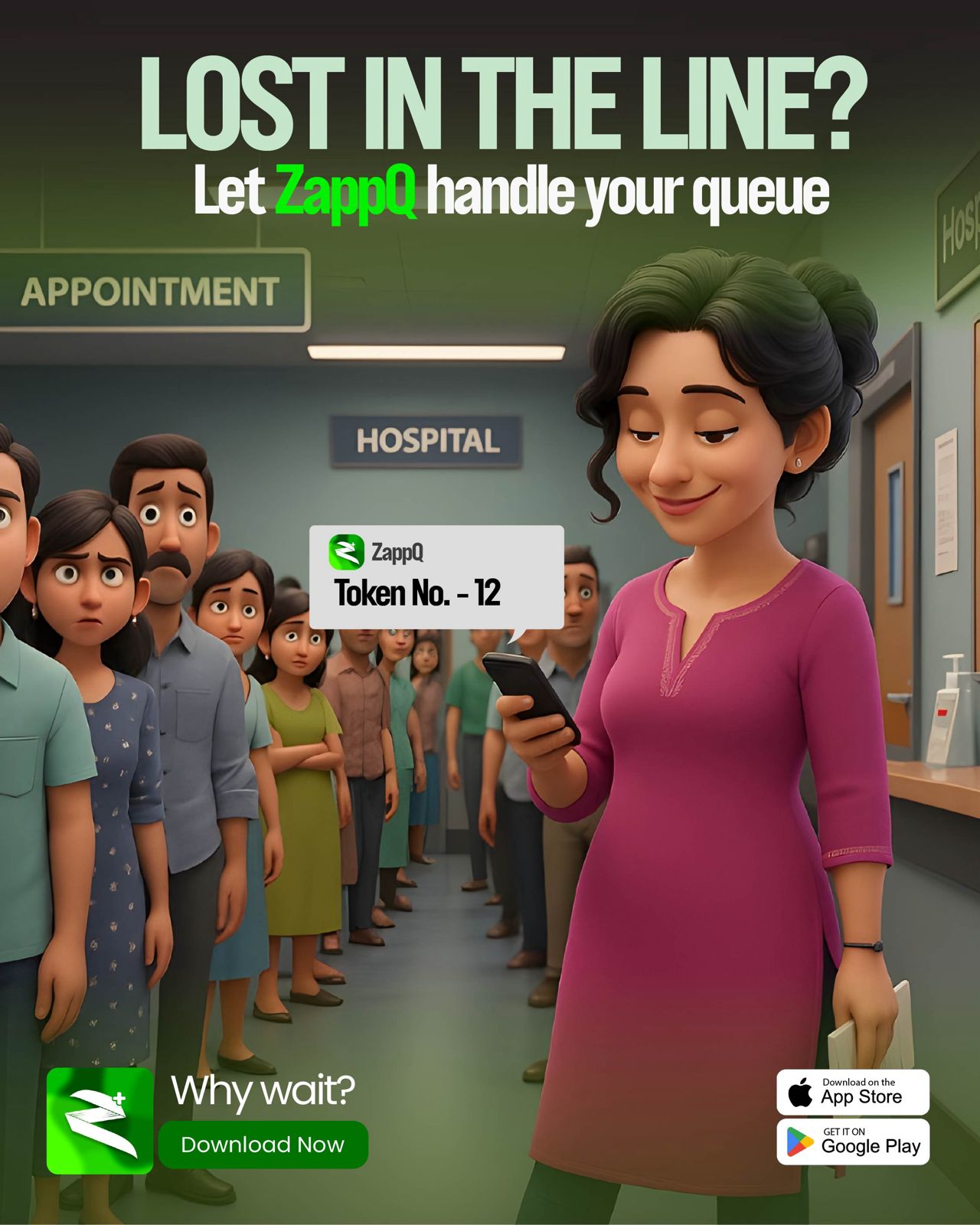Click the large green ZappQ app icon
This screenshot has height=1225, width=980.
pos(100,1121)
